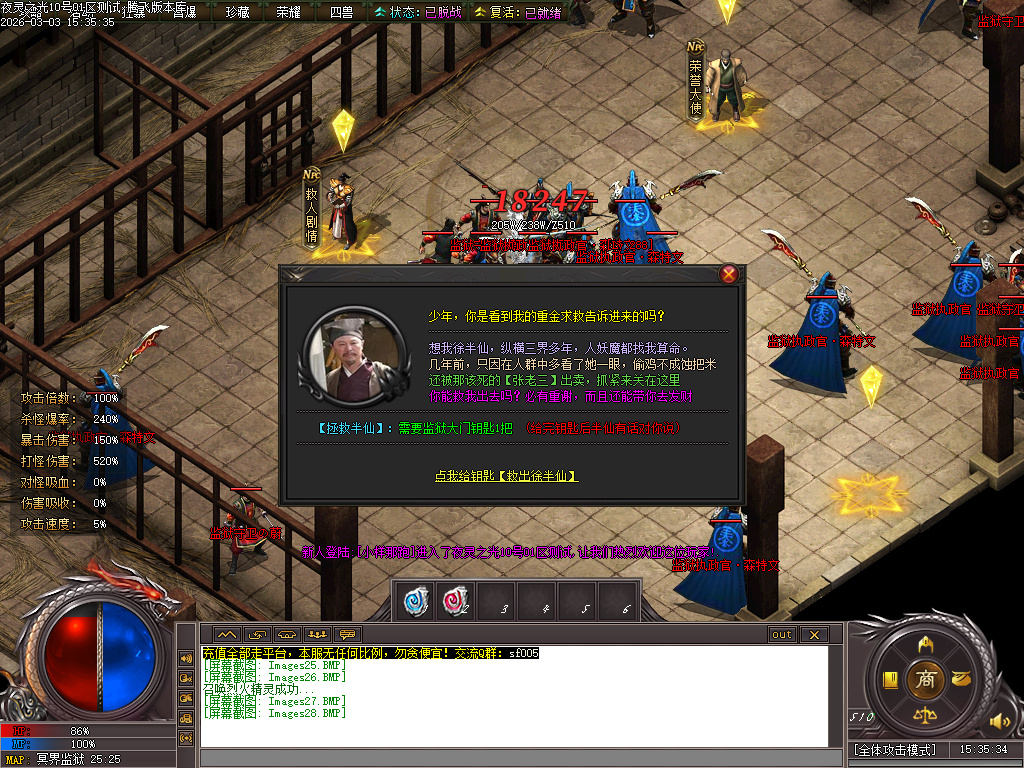The image size is (1024, 768).
Task: Select the speech bubble chat channel button
Action: tap(348, 634)
